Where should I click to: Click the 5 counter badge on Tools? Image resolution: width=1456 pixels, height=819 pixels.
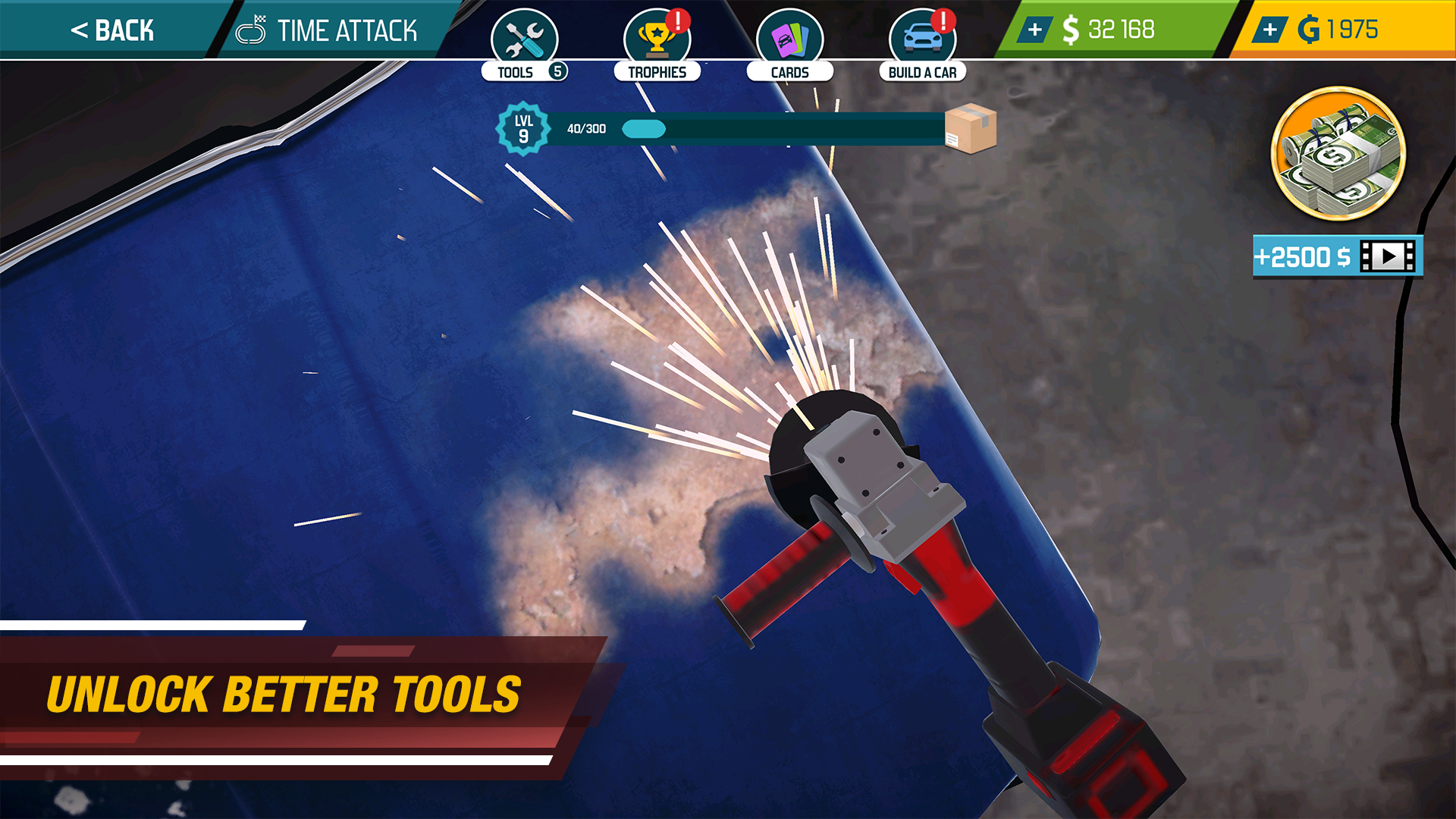tap(557, 70)
